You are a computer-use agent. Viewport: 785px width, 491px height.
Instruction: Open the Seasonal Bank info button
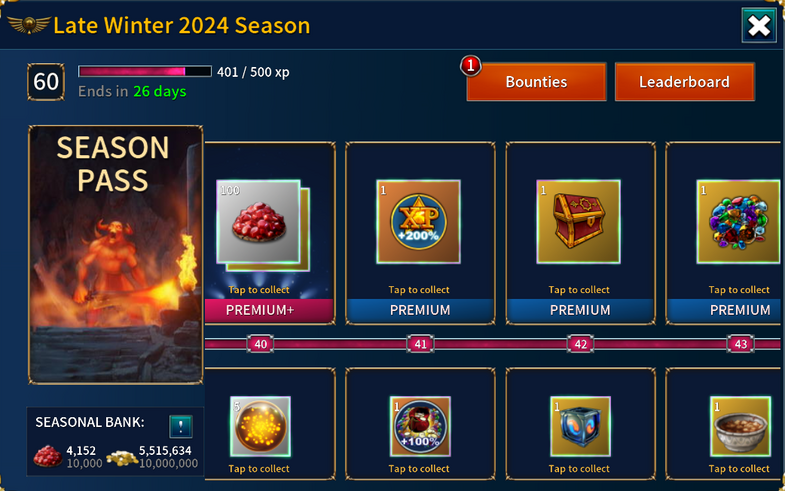(x=180, y=424)
